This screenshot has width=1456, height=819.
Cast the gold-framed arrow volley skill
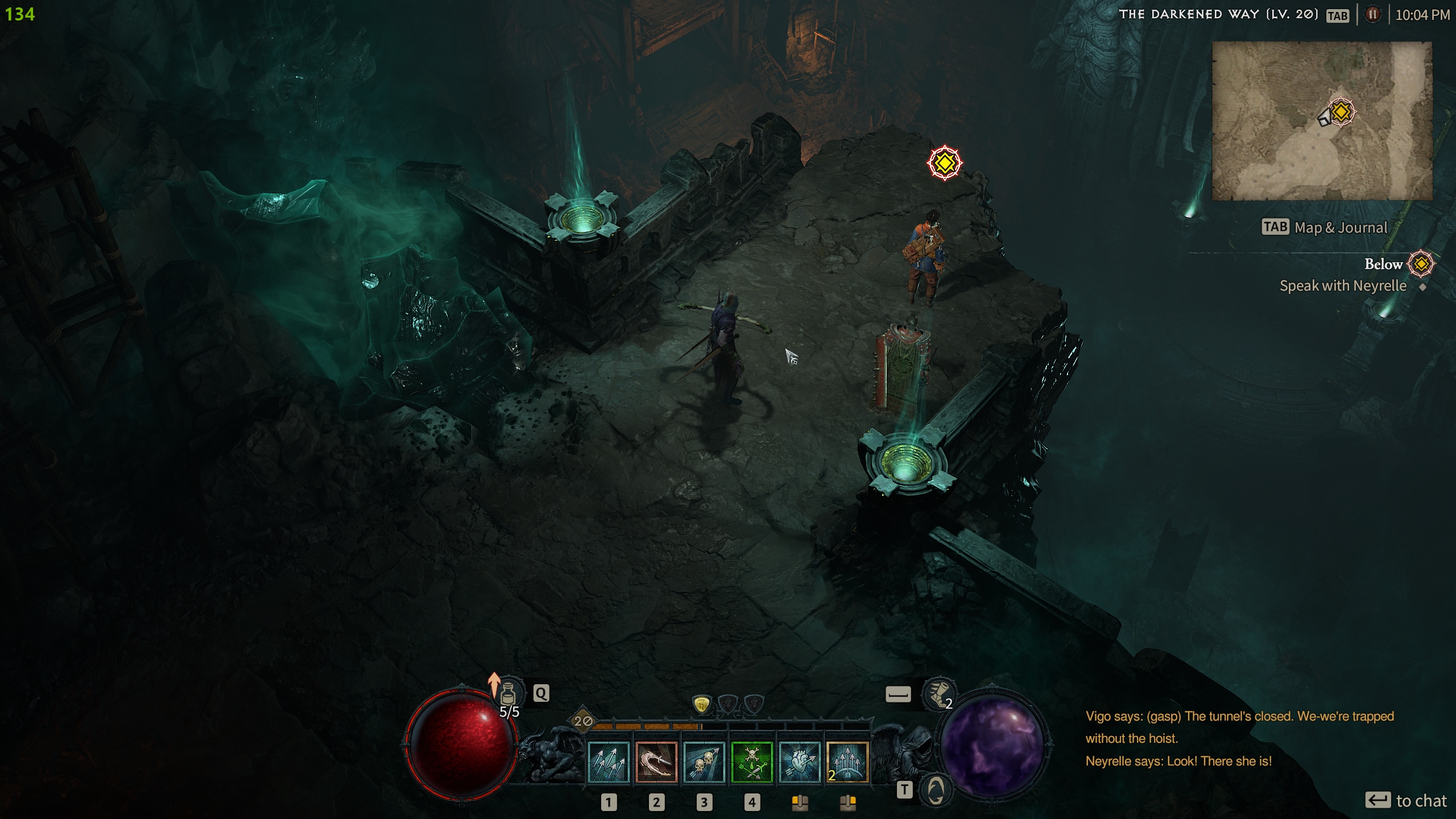847,762
